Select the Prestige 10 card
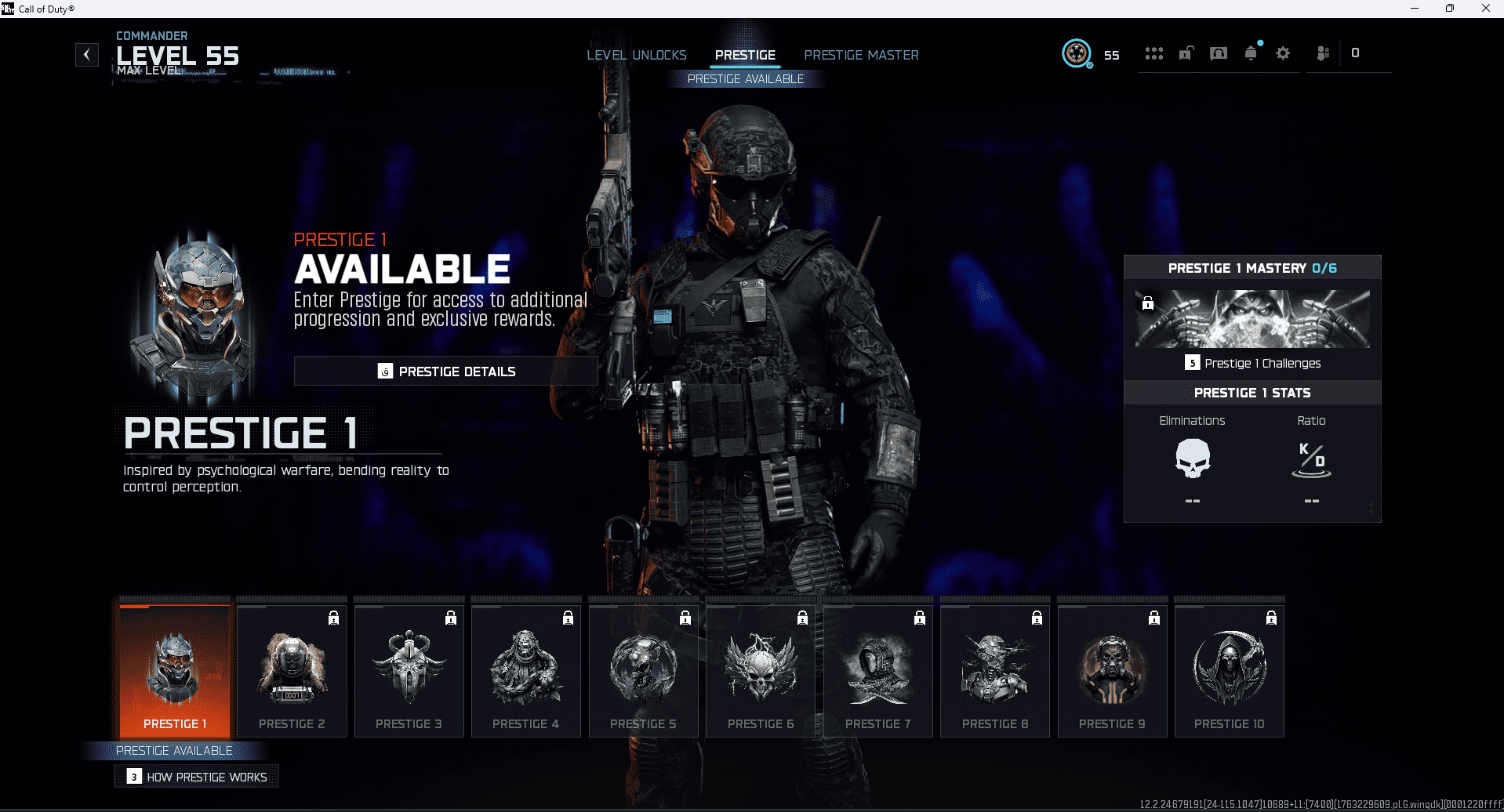 click(x=1229, y=670)
